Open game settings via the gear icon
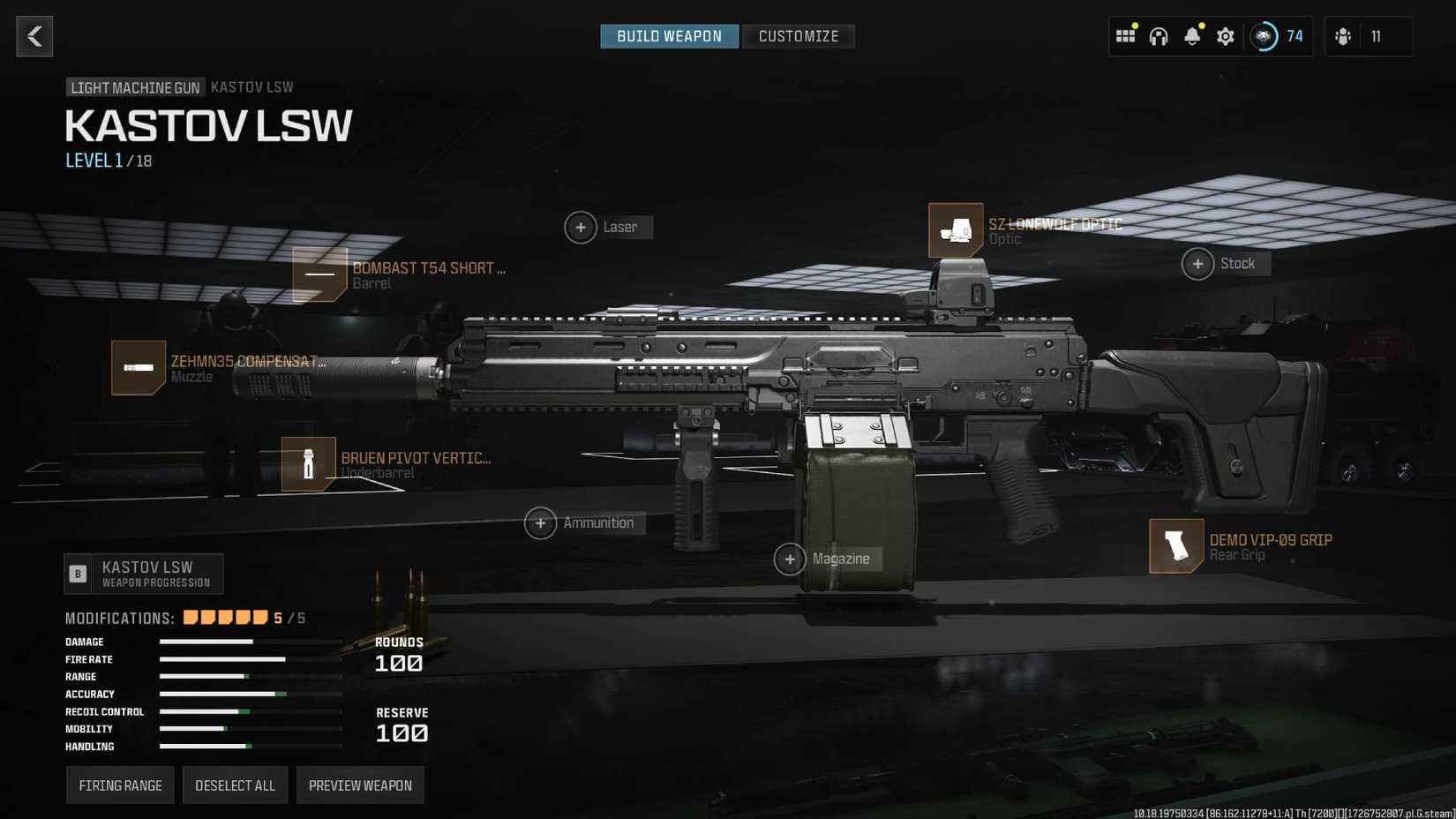This screenshot has height=819, width=1456. click(x=1225, y=36)
